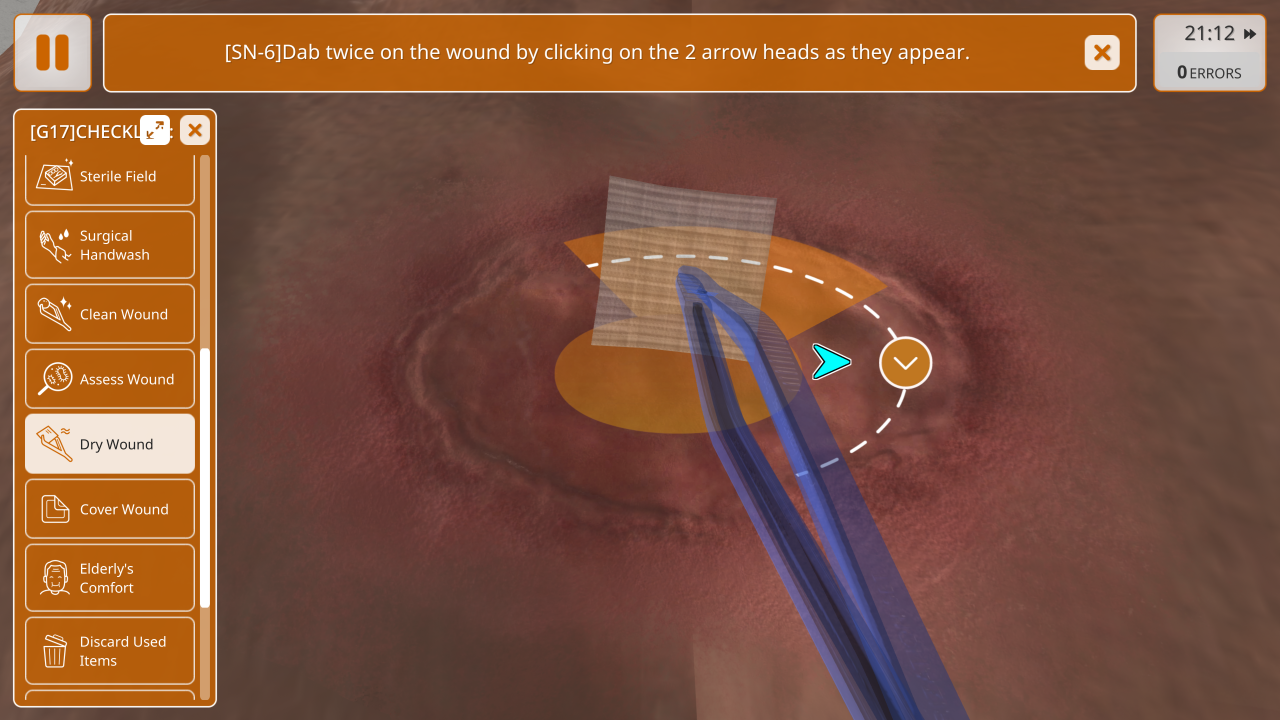Close the checklist panel
The width and height of the screenshot is (1280, 720).
(x=195, y=130)
